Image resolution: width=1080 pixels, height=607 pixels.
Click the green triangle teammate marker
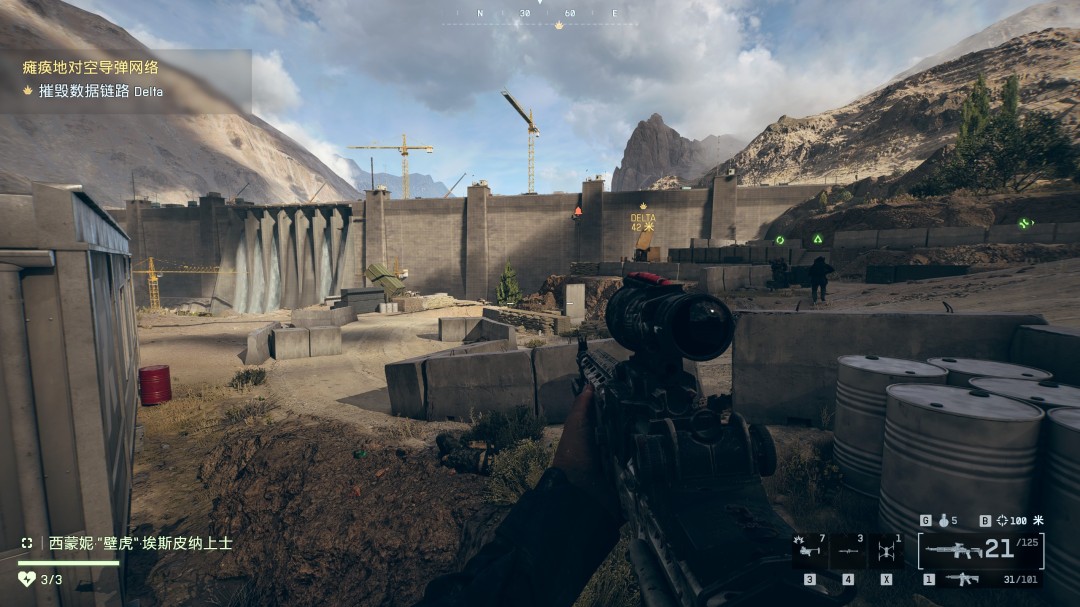coord(817,240)
